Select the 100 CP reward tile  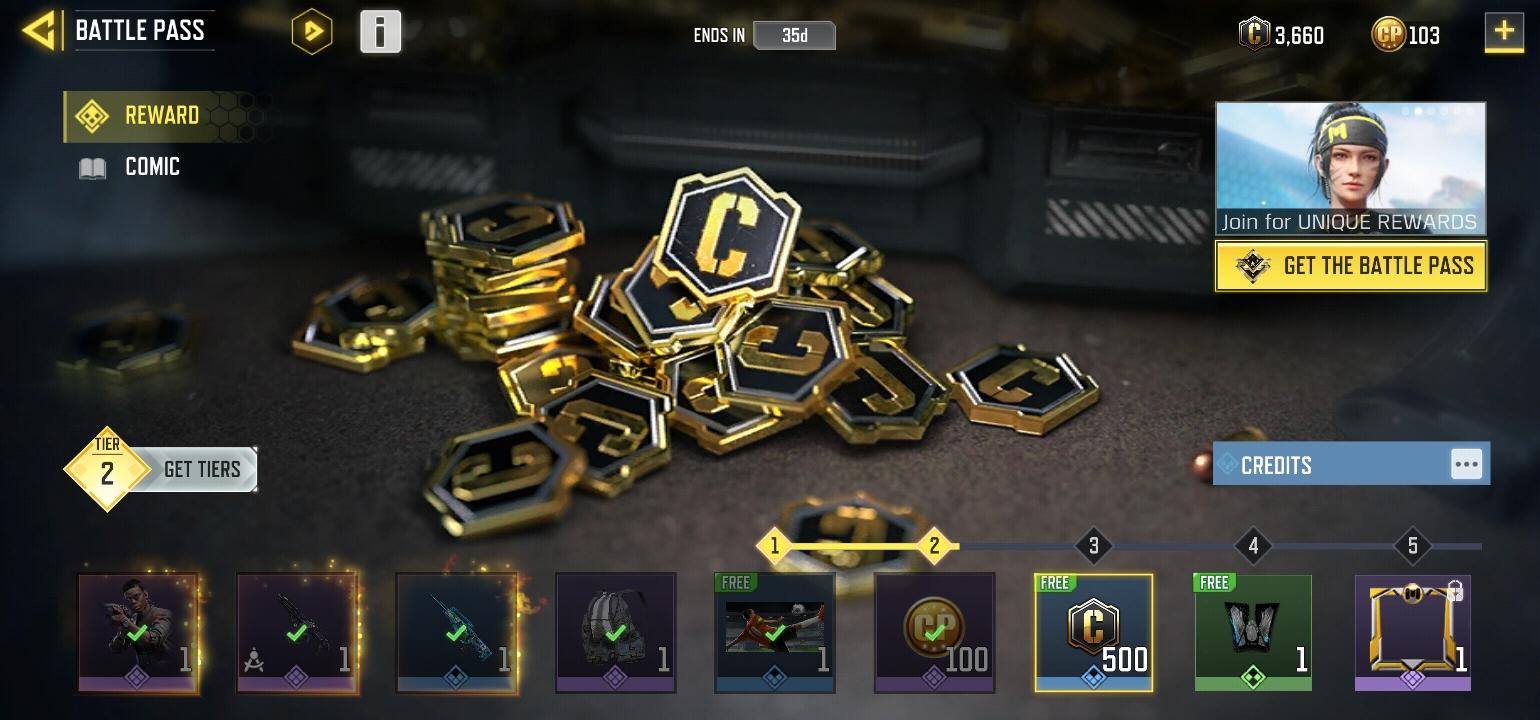[x=934, y=632]
